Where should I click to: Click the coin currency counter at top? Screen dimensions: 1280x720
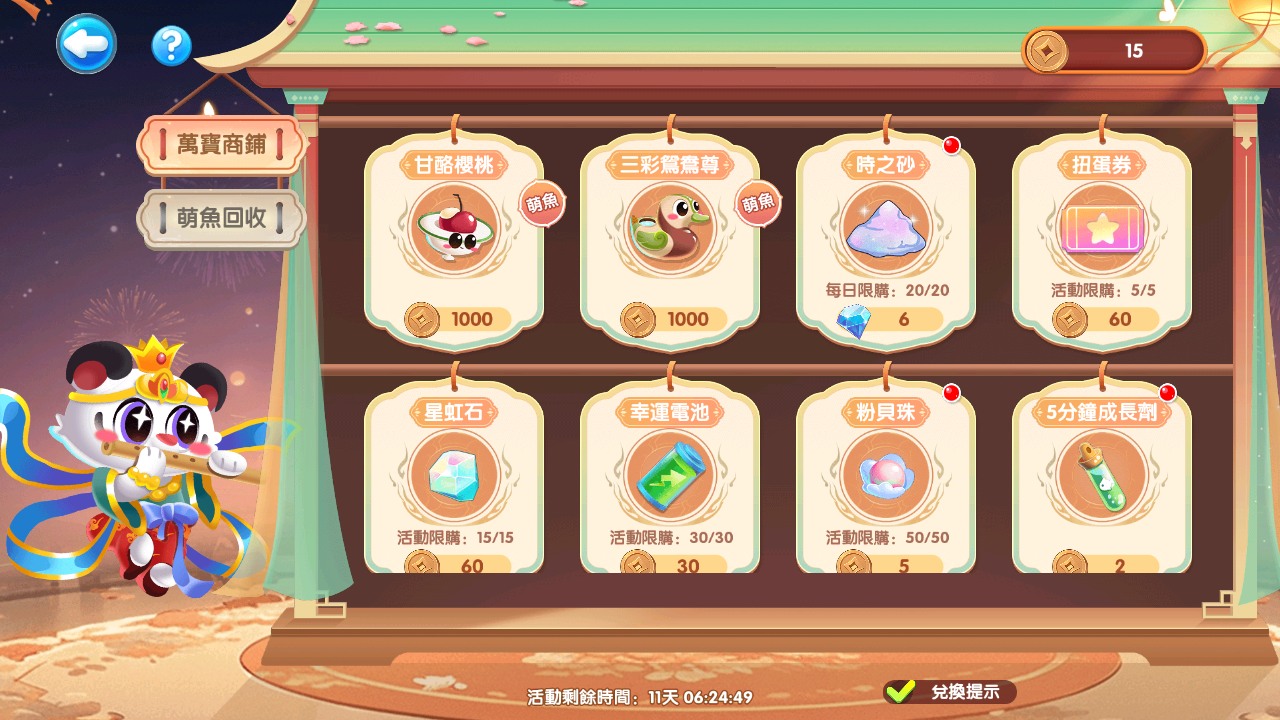(x=1114, y=51)
